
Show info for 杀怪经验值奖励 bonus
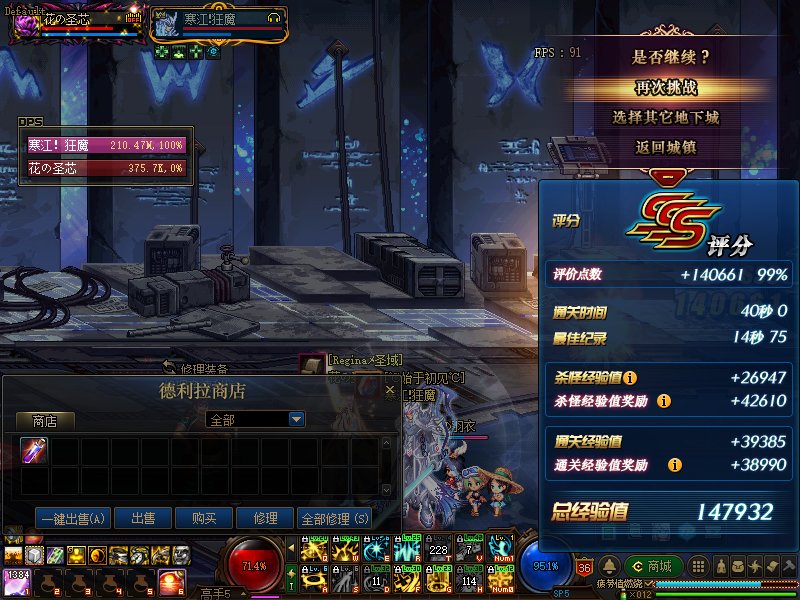pyautogui.click(x=664, y=401)
